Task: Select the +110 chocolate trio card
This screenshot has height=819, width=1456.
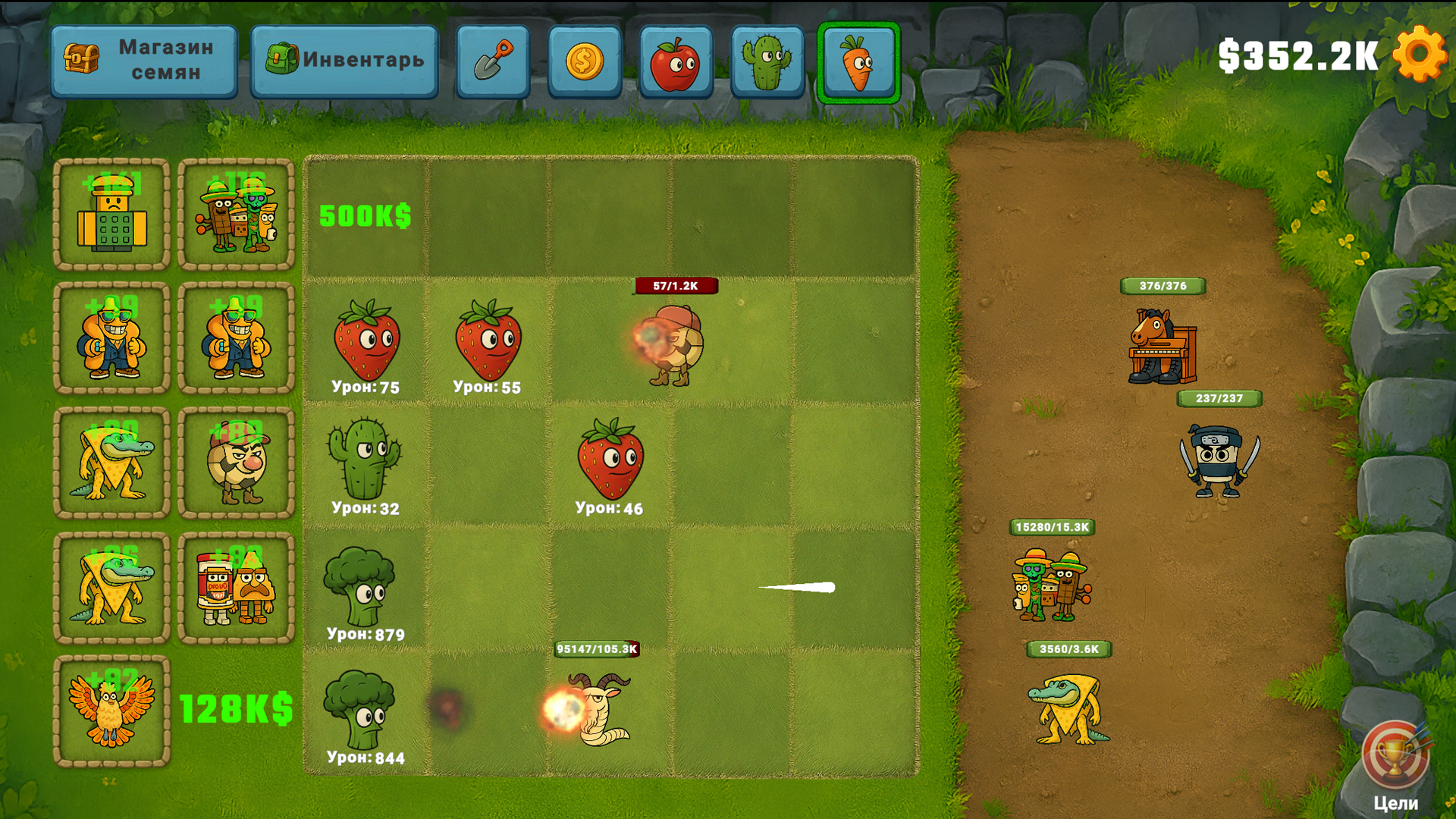Action: 236,216
